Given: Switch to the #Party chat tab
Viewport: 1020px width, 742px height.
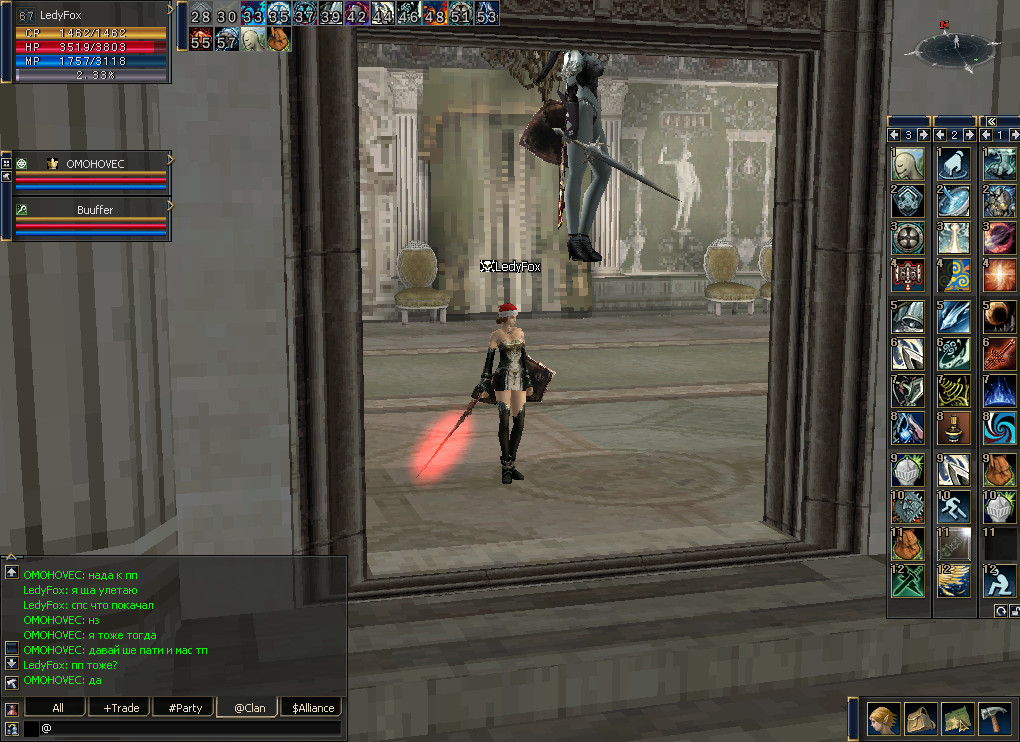Looking at the screenshot, I should pos(185,707).
